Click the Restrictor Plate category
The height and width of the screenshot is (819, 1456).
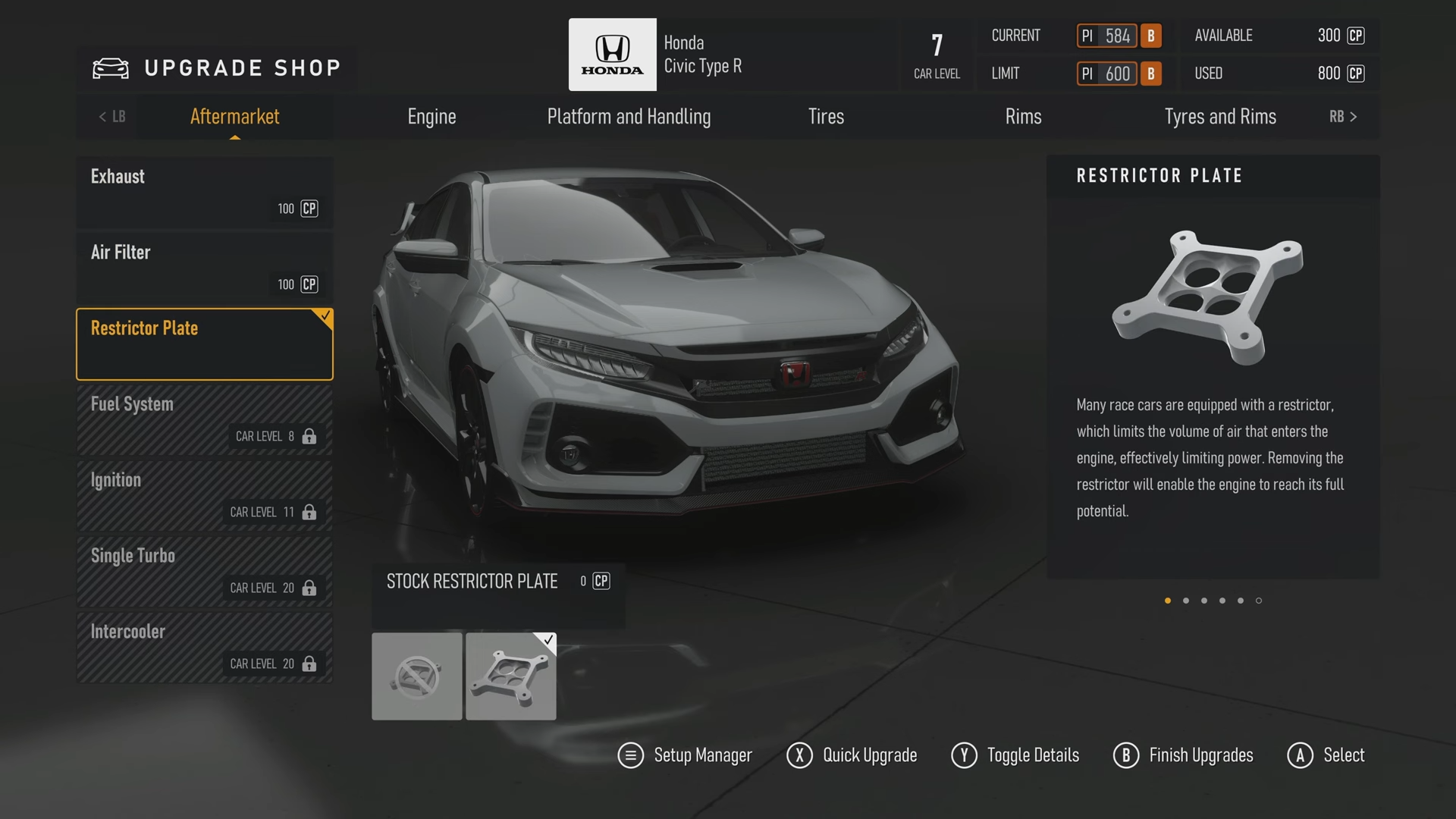204,344
